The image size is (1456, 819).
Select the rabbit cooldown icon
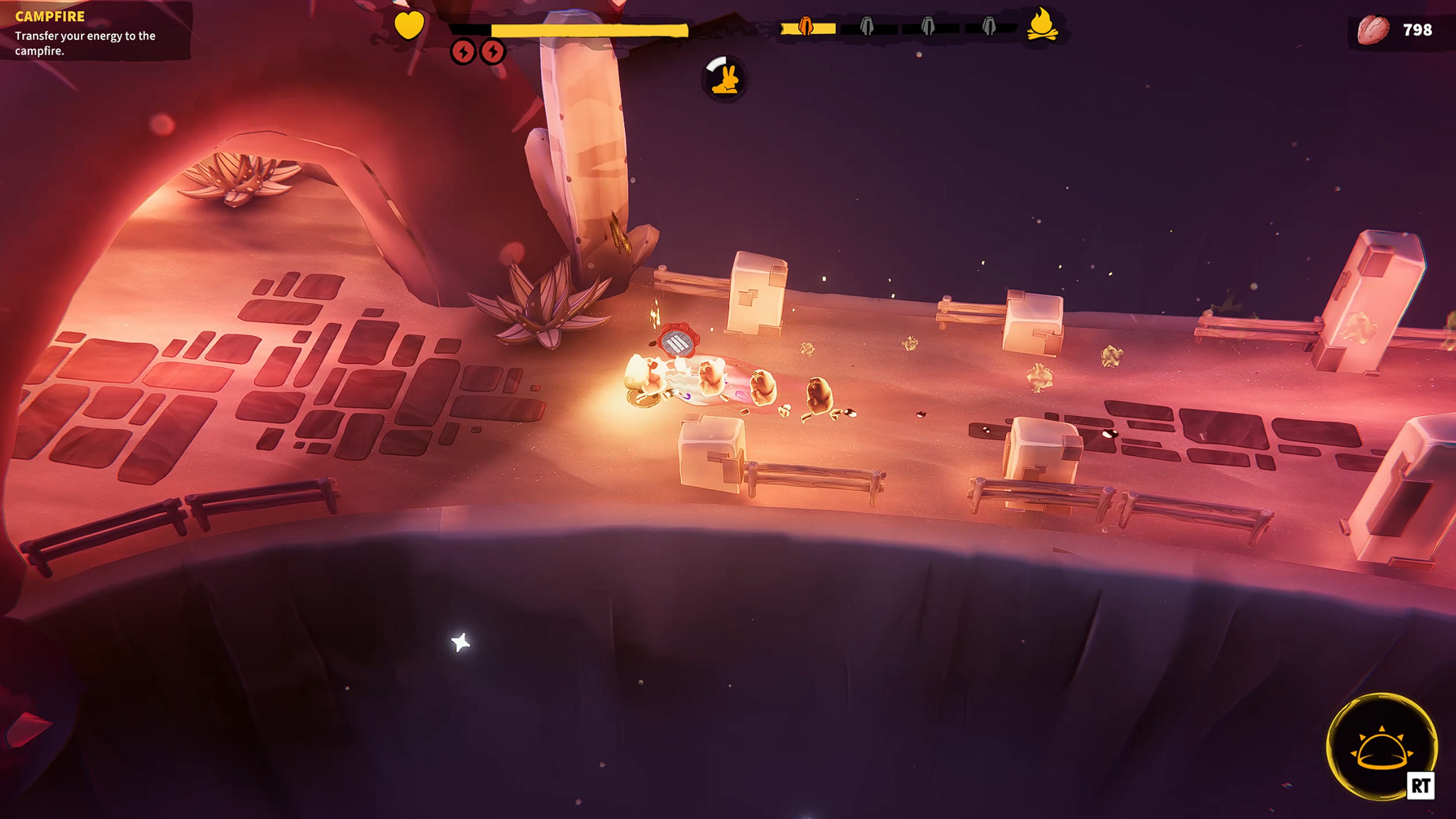(x=724, y=78)
